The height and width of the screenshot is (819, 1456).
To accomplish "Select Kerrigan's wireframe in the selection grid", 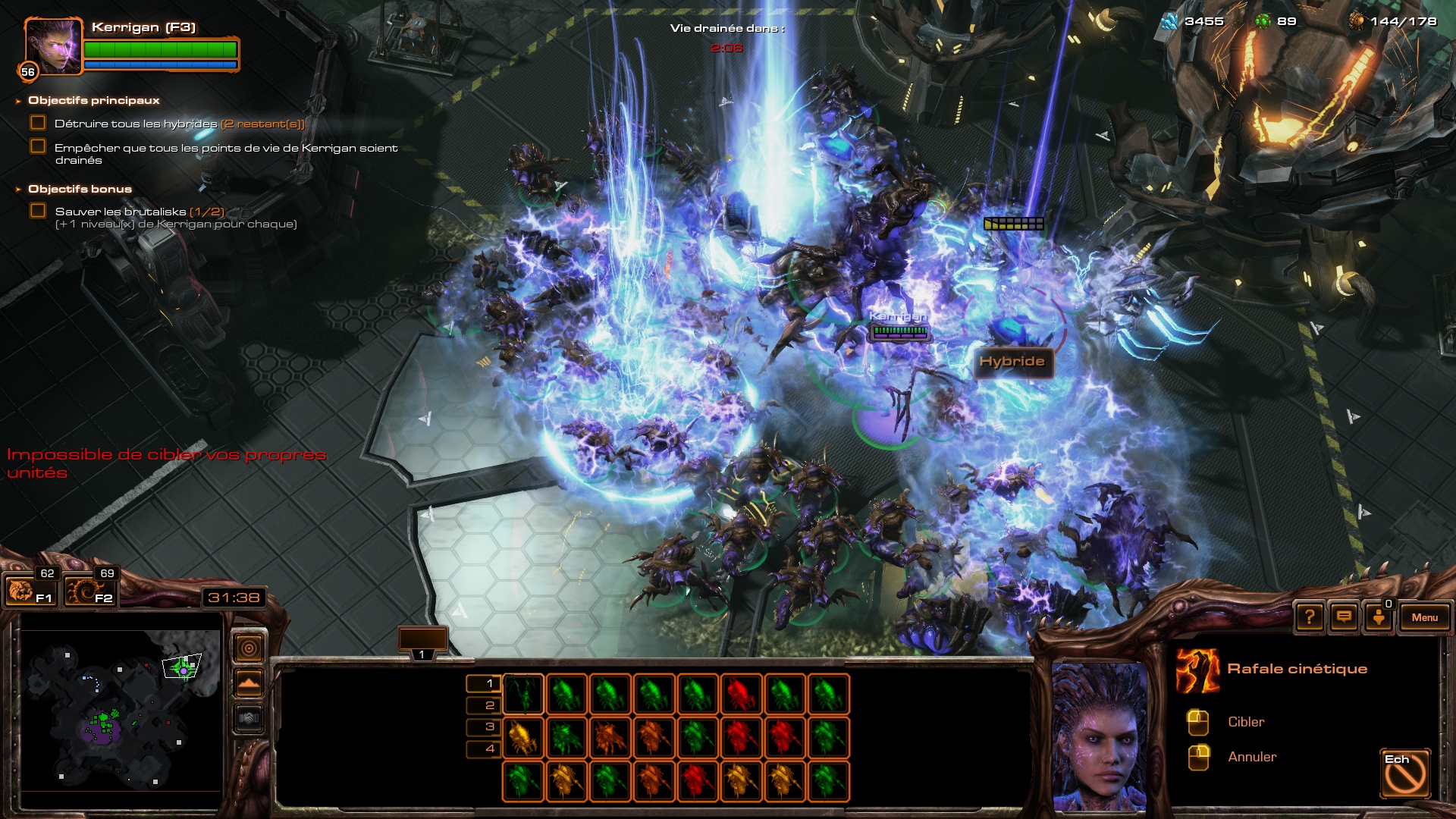I will pyautogui.click(x=522, y=694).
